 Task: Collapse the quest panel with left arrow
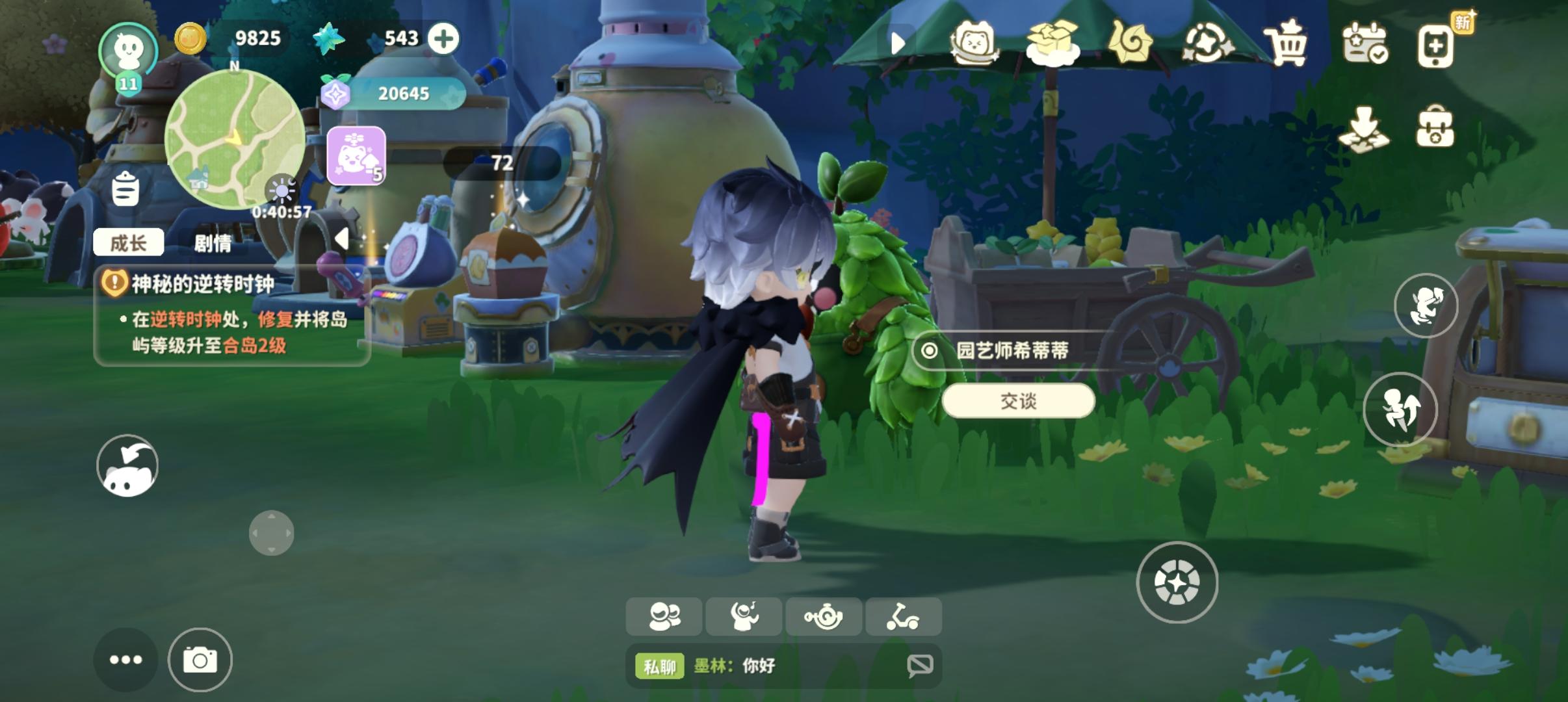(x=341, y=237)
